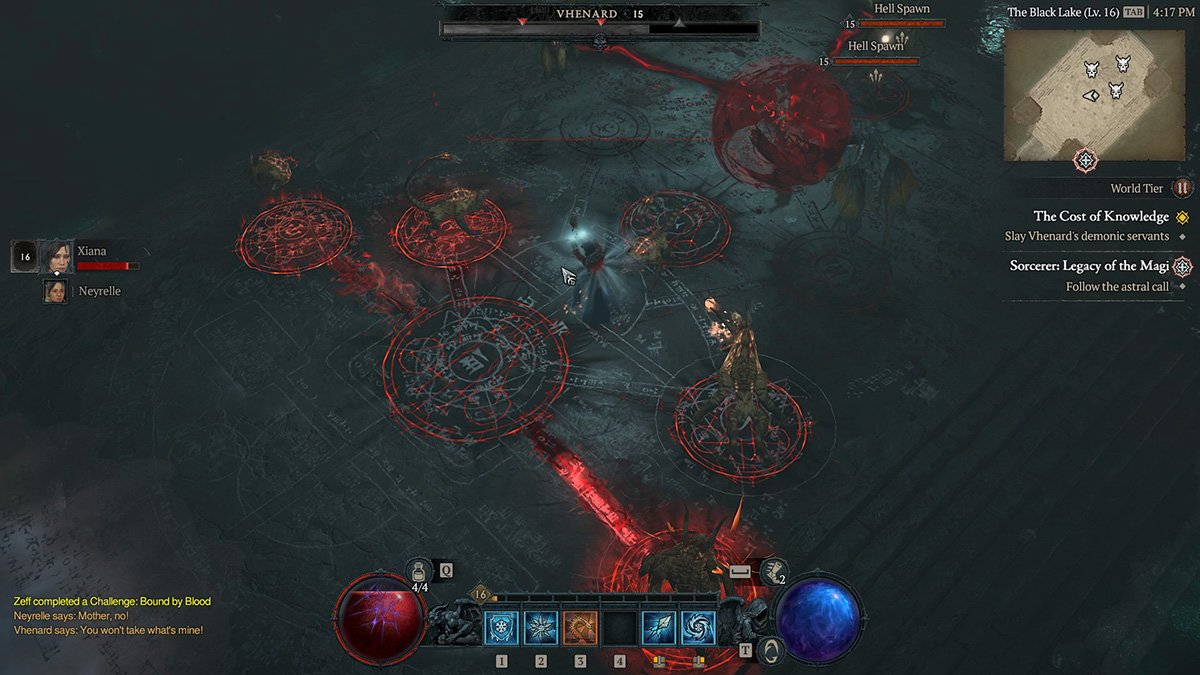Open the minimap of The Black Lake
The height and width of the screenshot is (675, 1200).
tap(1088, 95)
